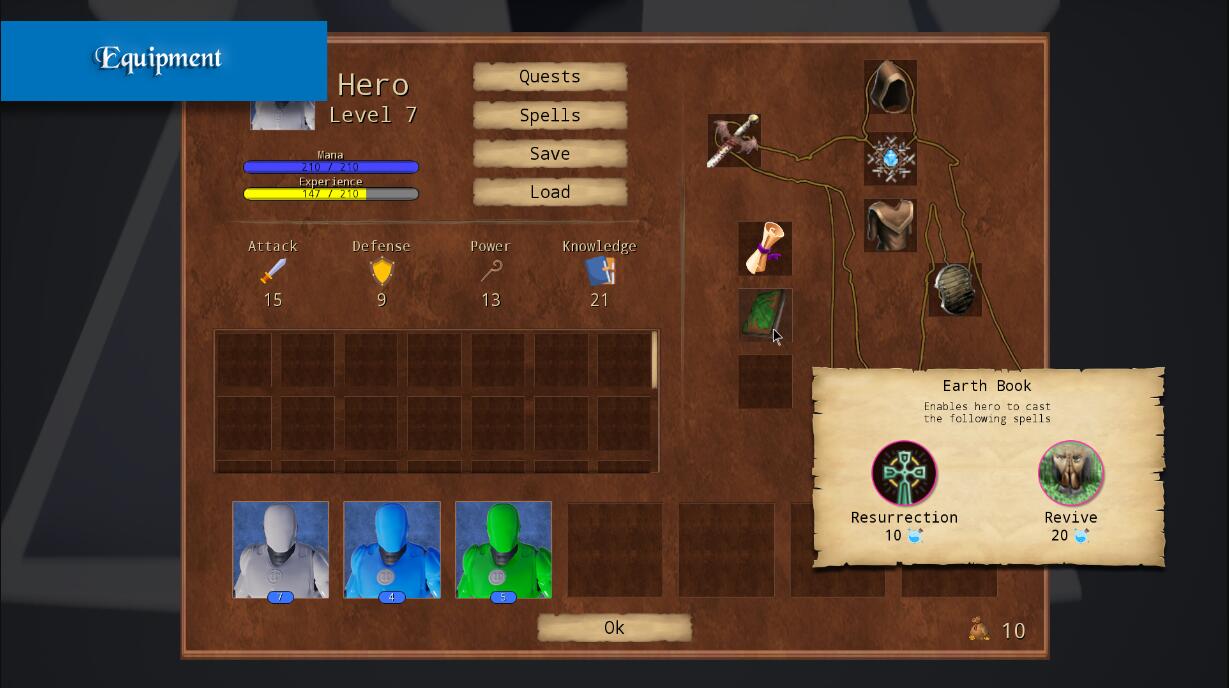Viewport: 1229px width, 688px height.
Task: Choose the blue unit portrait
Action: [x=392, y=550]
